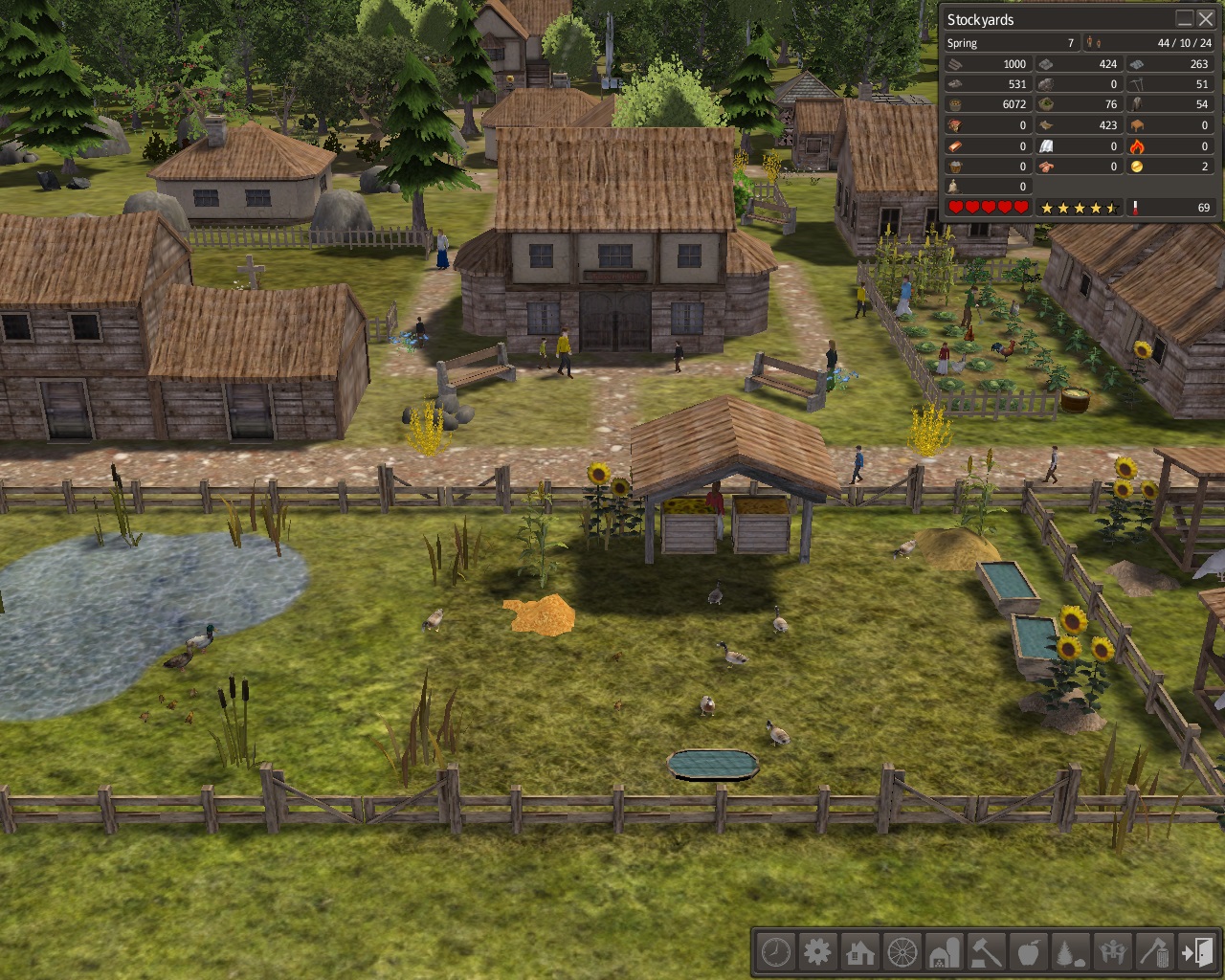Close the Stockyards status panel
The image size is (1225, 980).
click(1206, 19)
